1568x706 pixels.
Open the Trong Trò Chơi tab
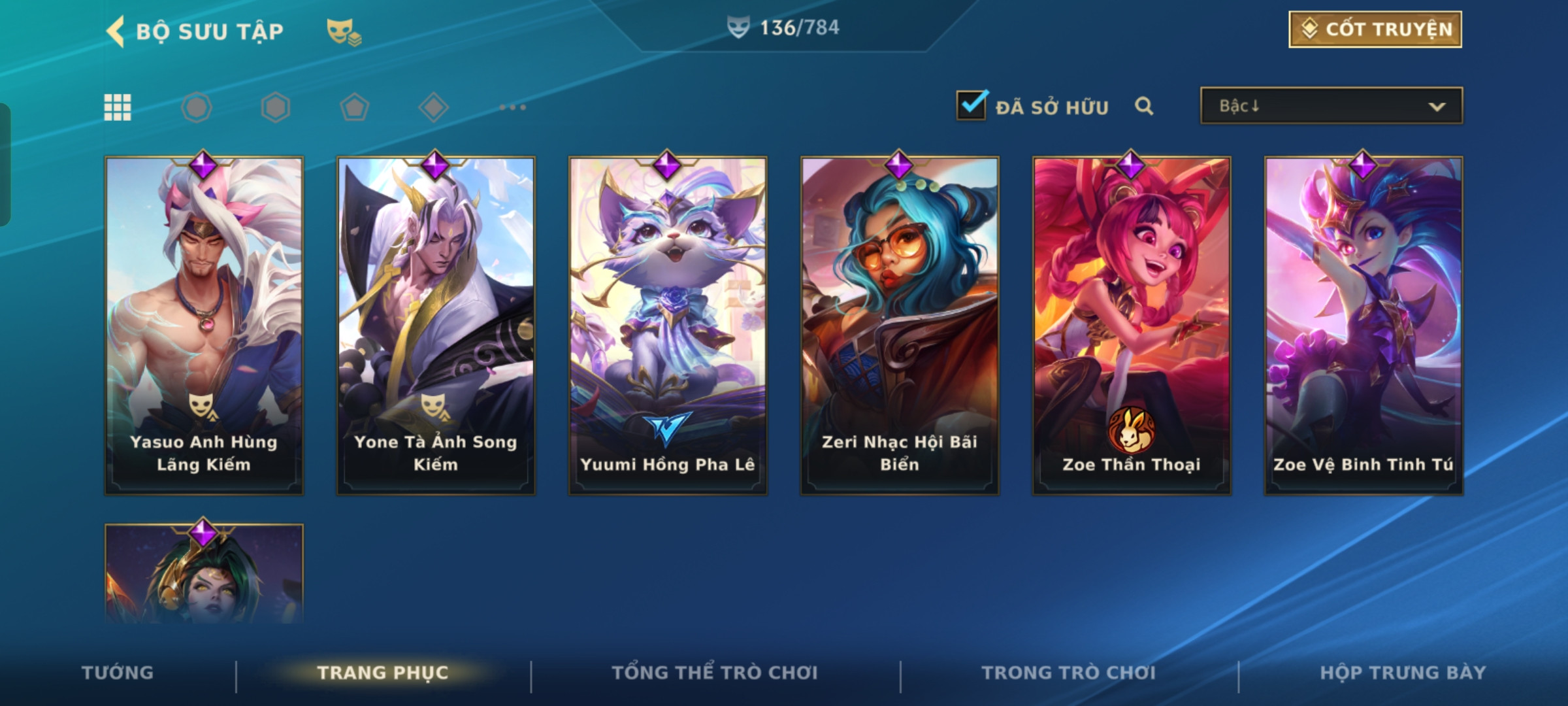click(x=1069, y=673)
